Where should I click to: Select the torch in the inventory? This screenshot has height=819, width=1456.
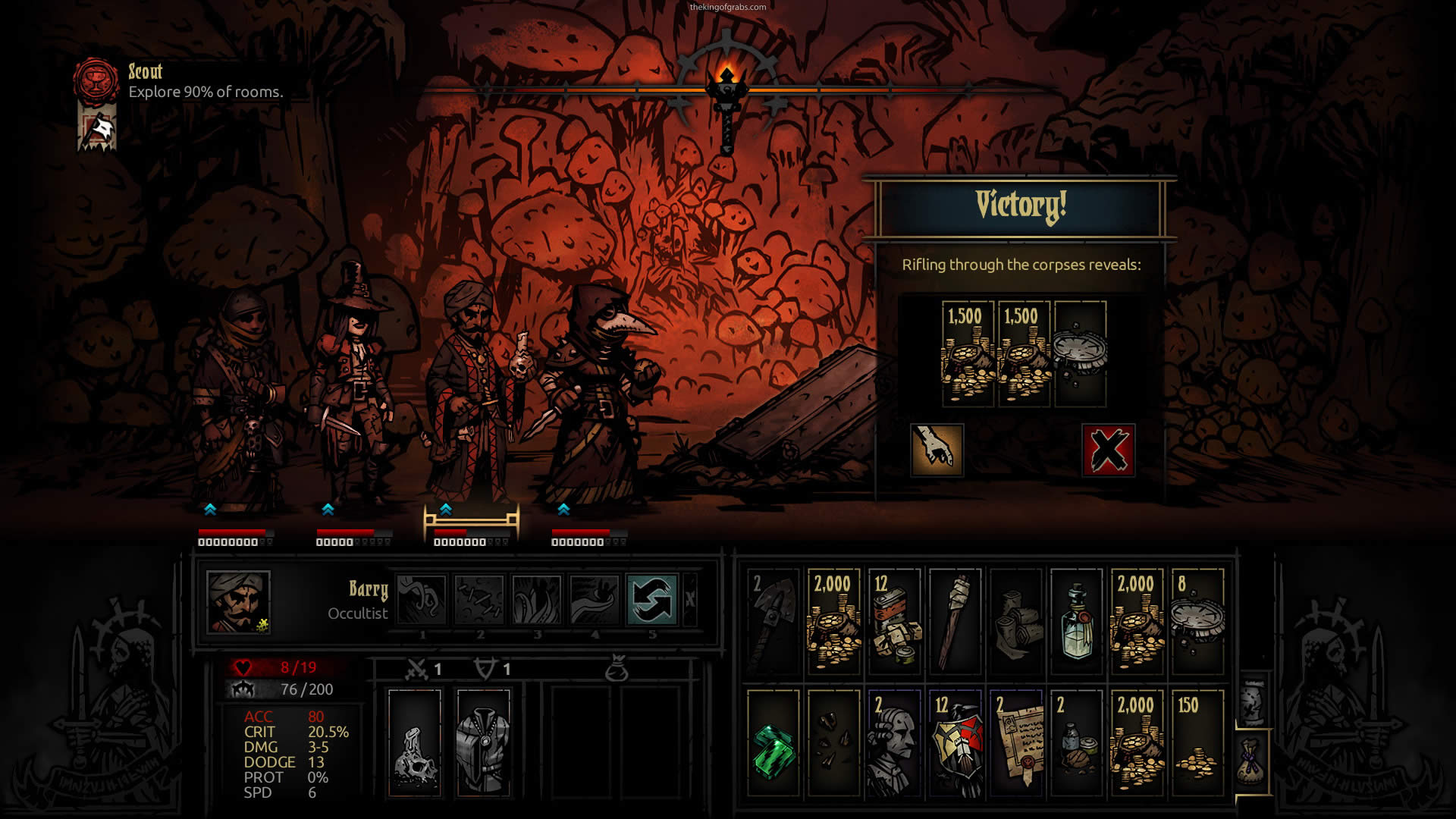(x=955, y=620)
